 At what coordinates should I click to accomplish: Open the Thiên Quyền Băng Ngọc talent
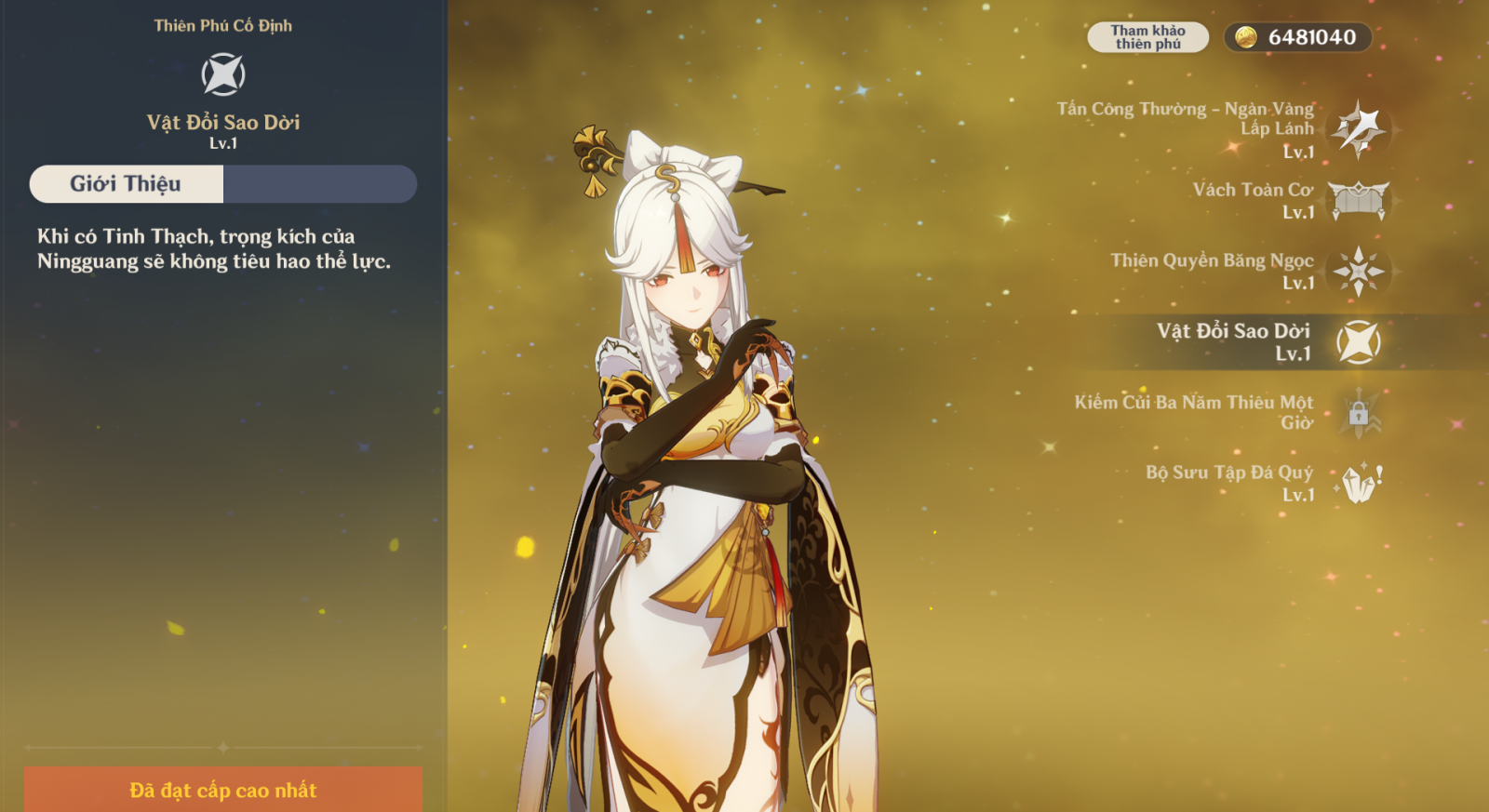[1358, 272]
